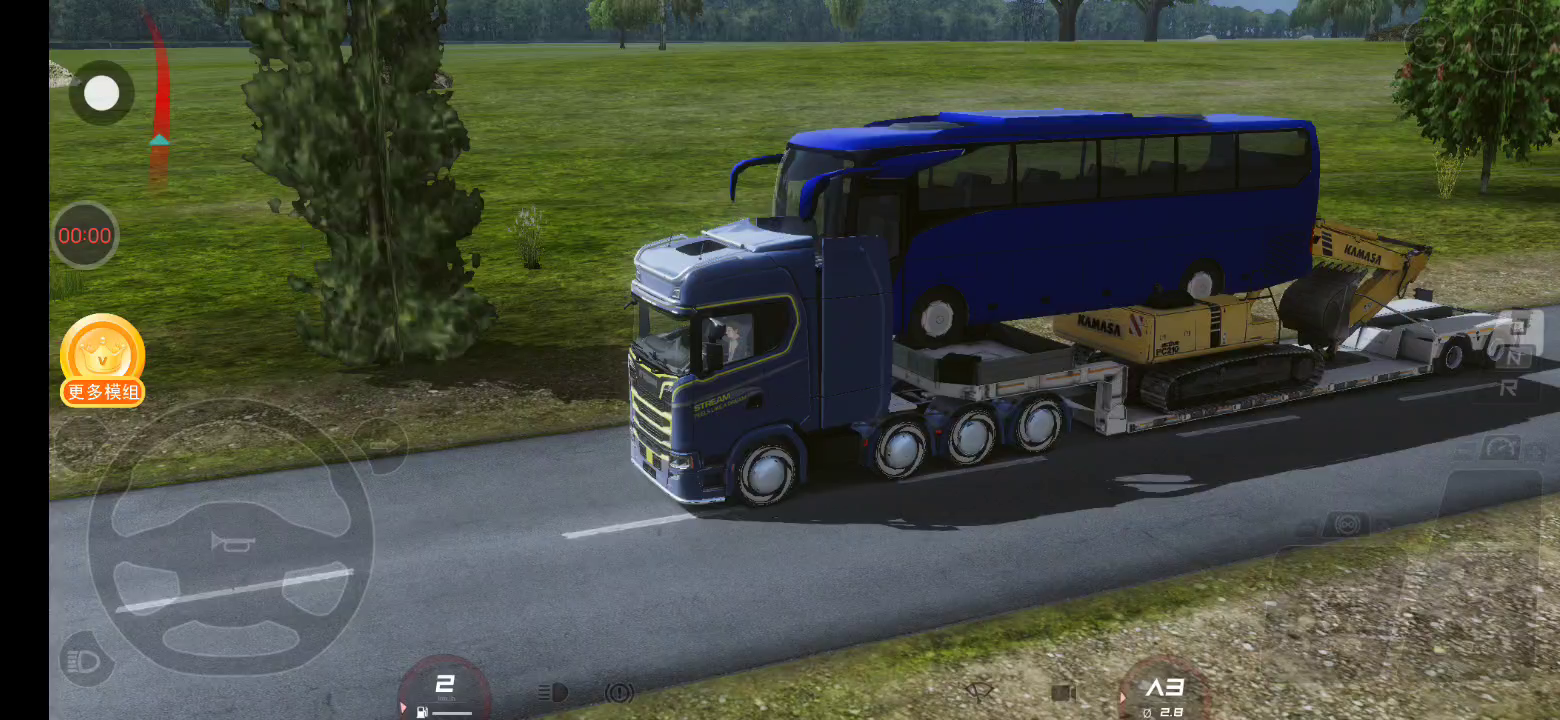Shift into reverse with the R selector
The width and height of the screenshot is (1560, 720).
click(x=1509, y=389)
